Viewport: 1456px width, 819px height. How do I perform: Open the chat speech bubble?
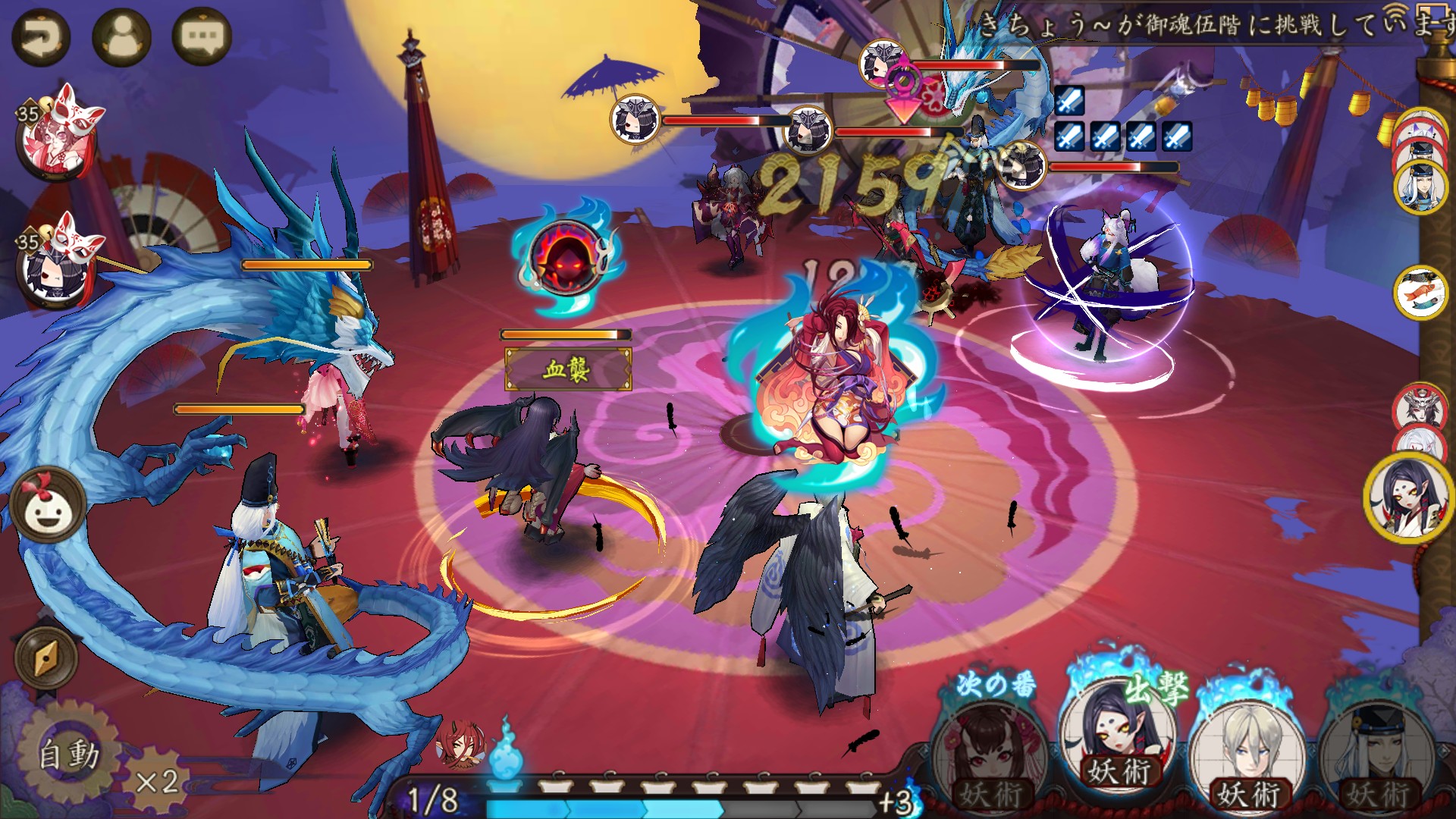coord(202,36)
